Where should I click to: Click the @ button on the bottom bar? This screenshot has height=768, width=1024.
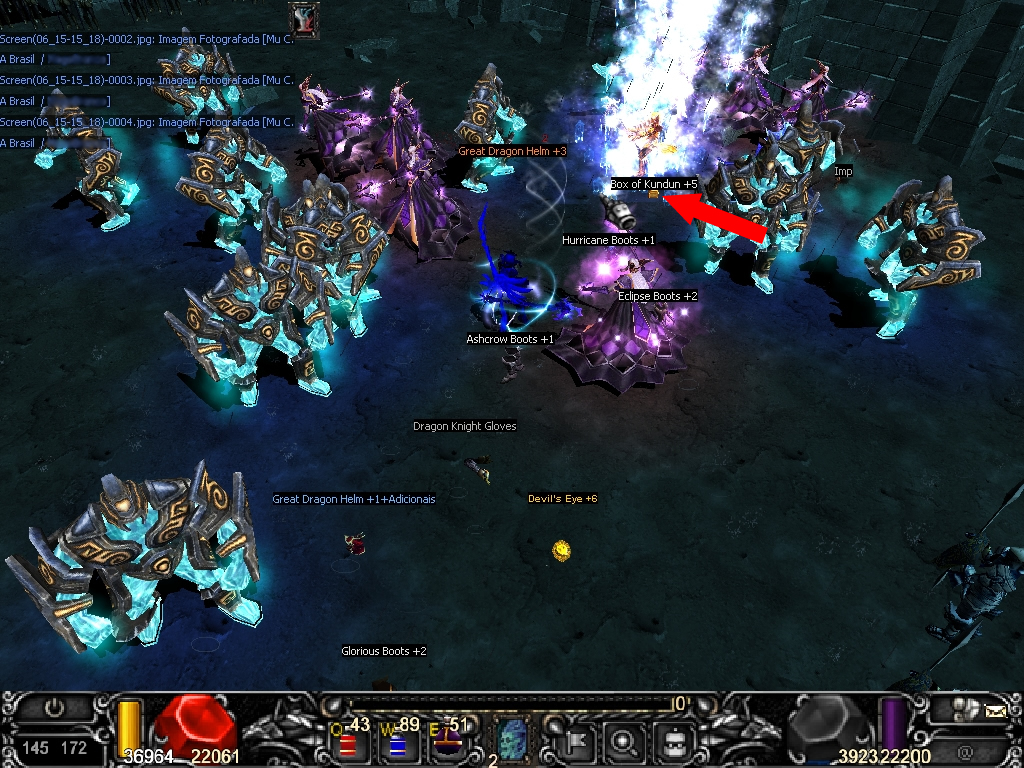point(965,749)
